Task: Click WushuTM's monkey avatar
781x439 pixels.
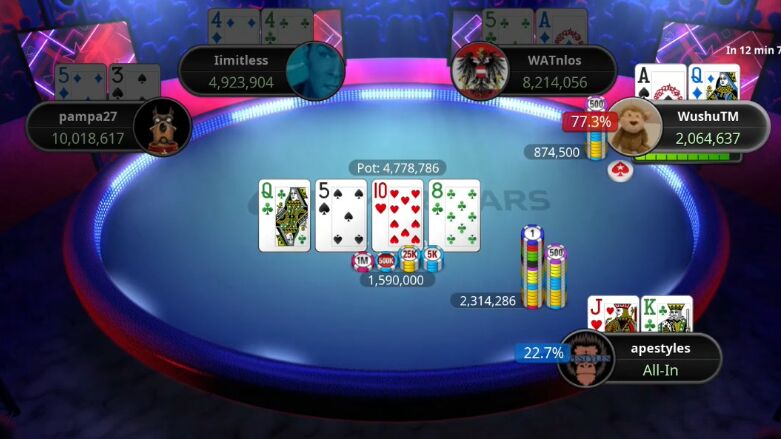Action: click(x=635, y=126)
